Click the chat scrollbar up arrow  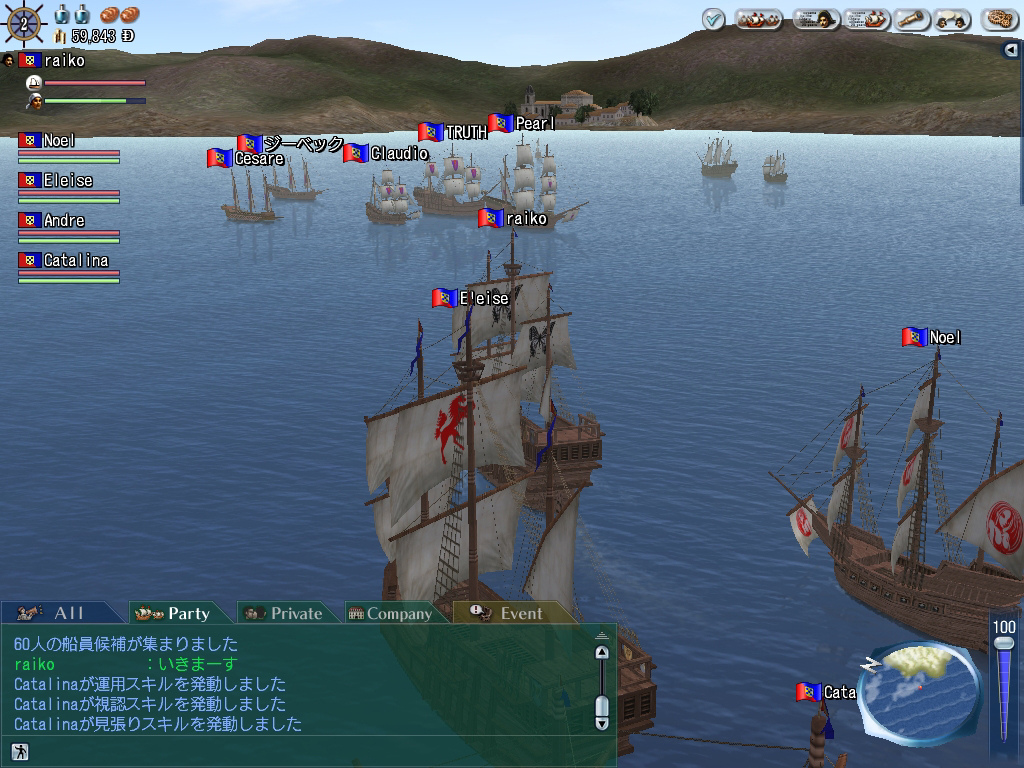pos(602,653)
